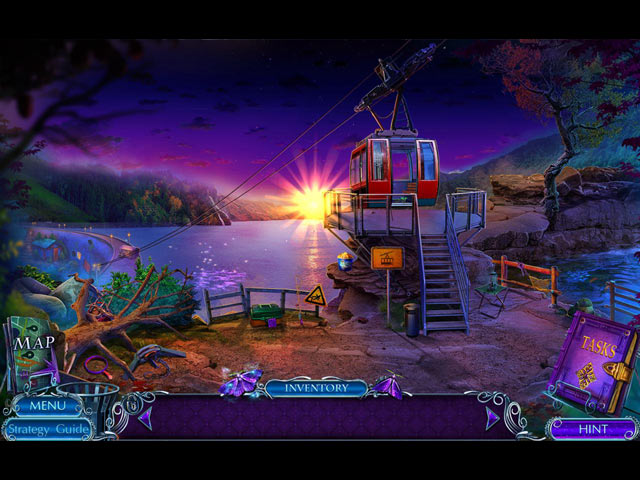Screen dimensions: 640x480
Task: Open the game Menu
Action: [x=47, y=407]
